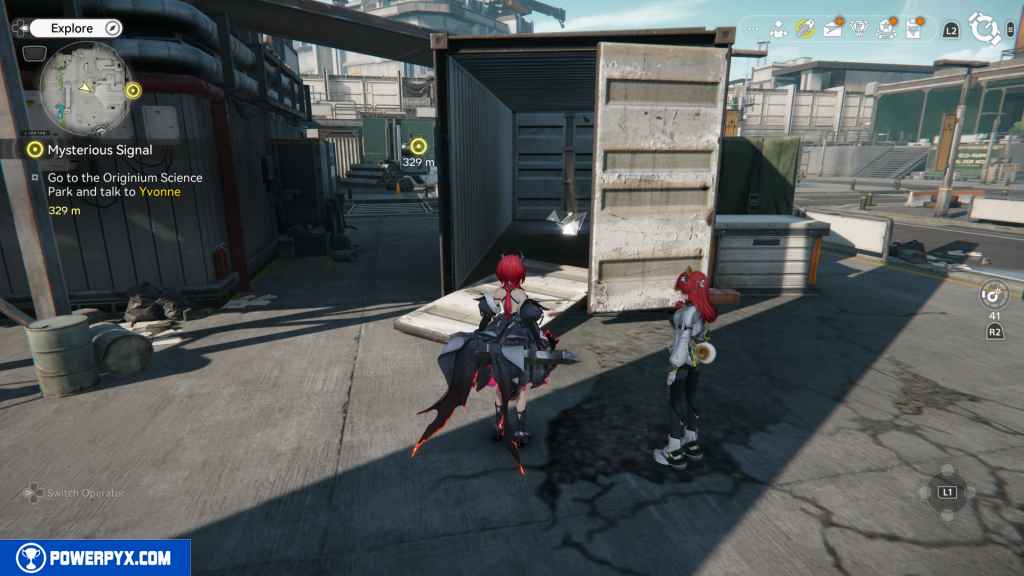
Task: Open the circular minimap
Action: click(x=83, y=87)
